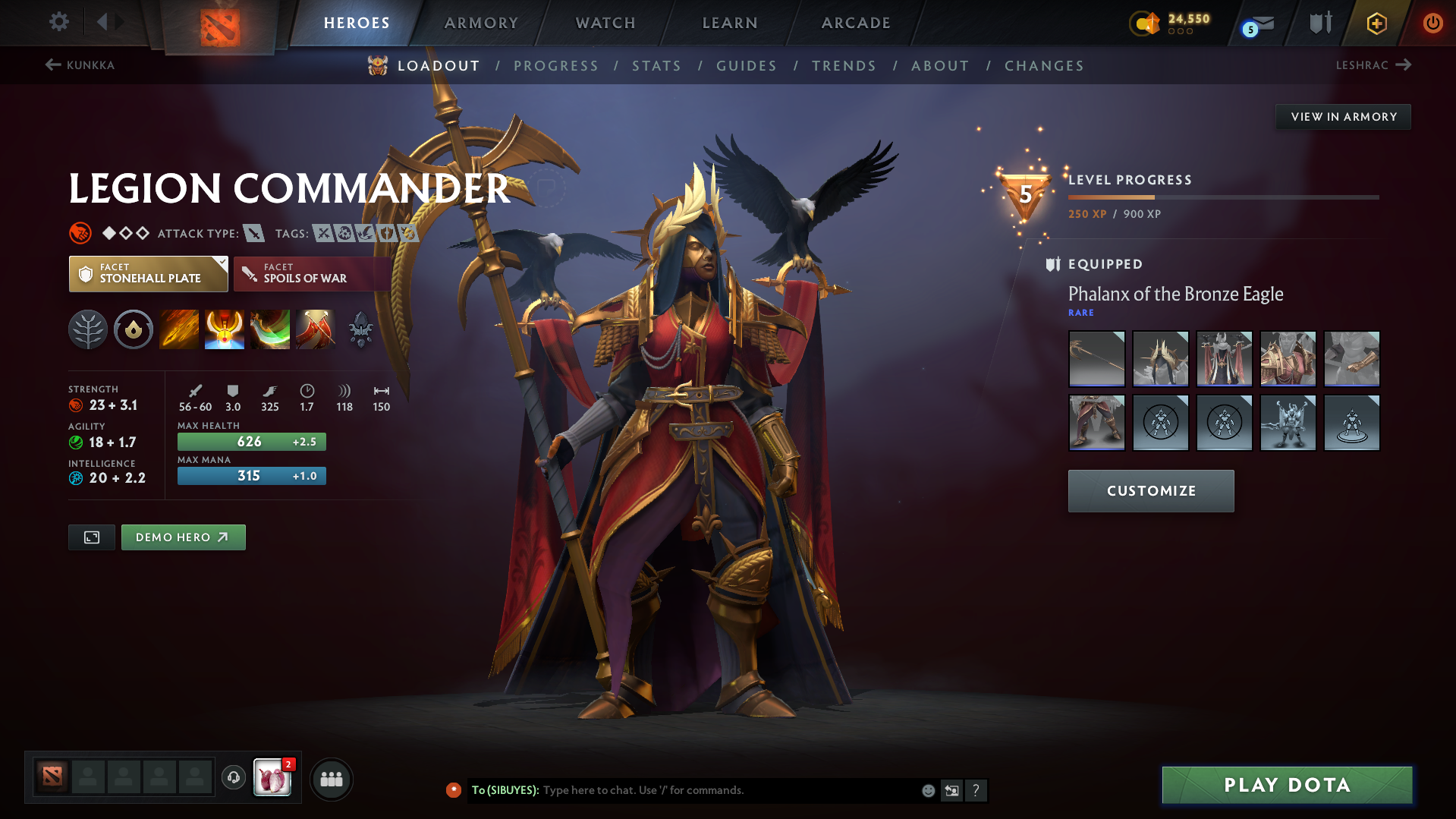The image size is (1456, 819).
Task: Select the Overwhelming Odds ability icon
Action: coord(179,329)
